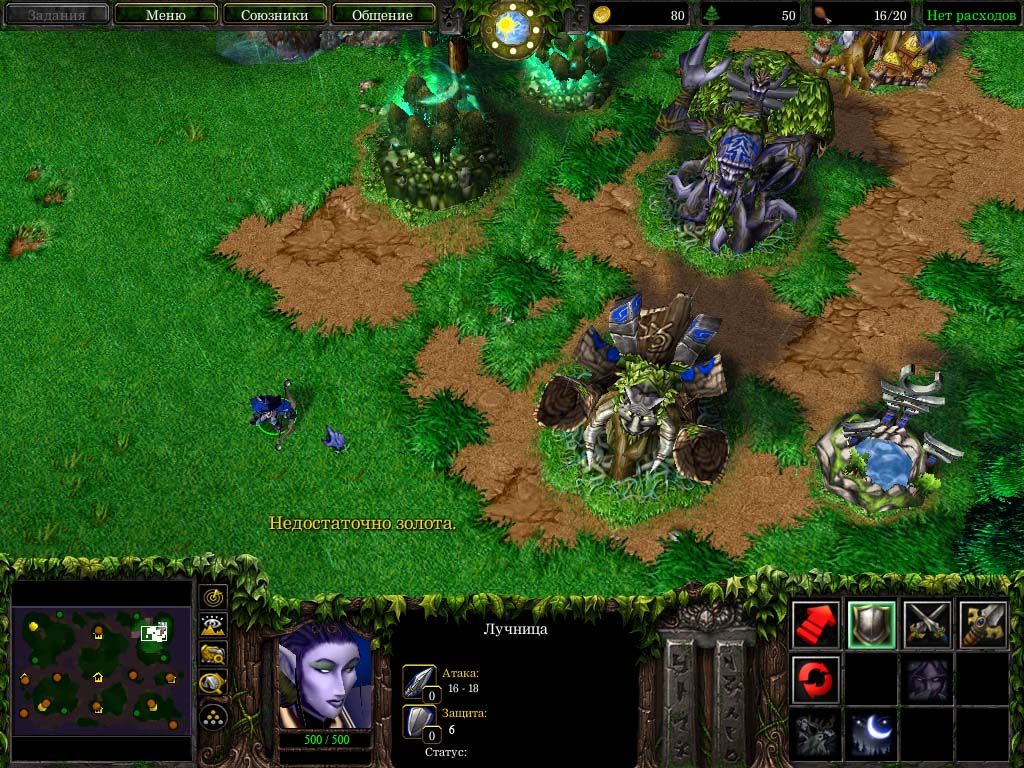Activate the Patrol circular arrows command
1024x768 pixels.
[x=815, y=680]
